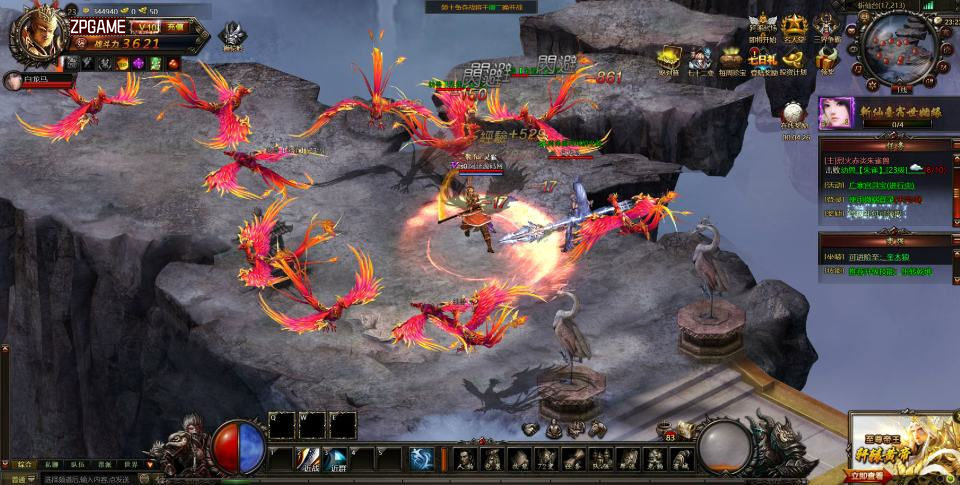Click the blue swirl skill icon
The width and height of the screenshot is (960, 485).
[422, 458]
